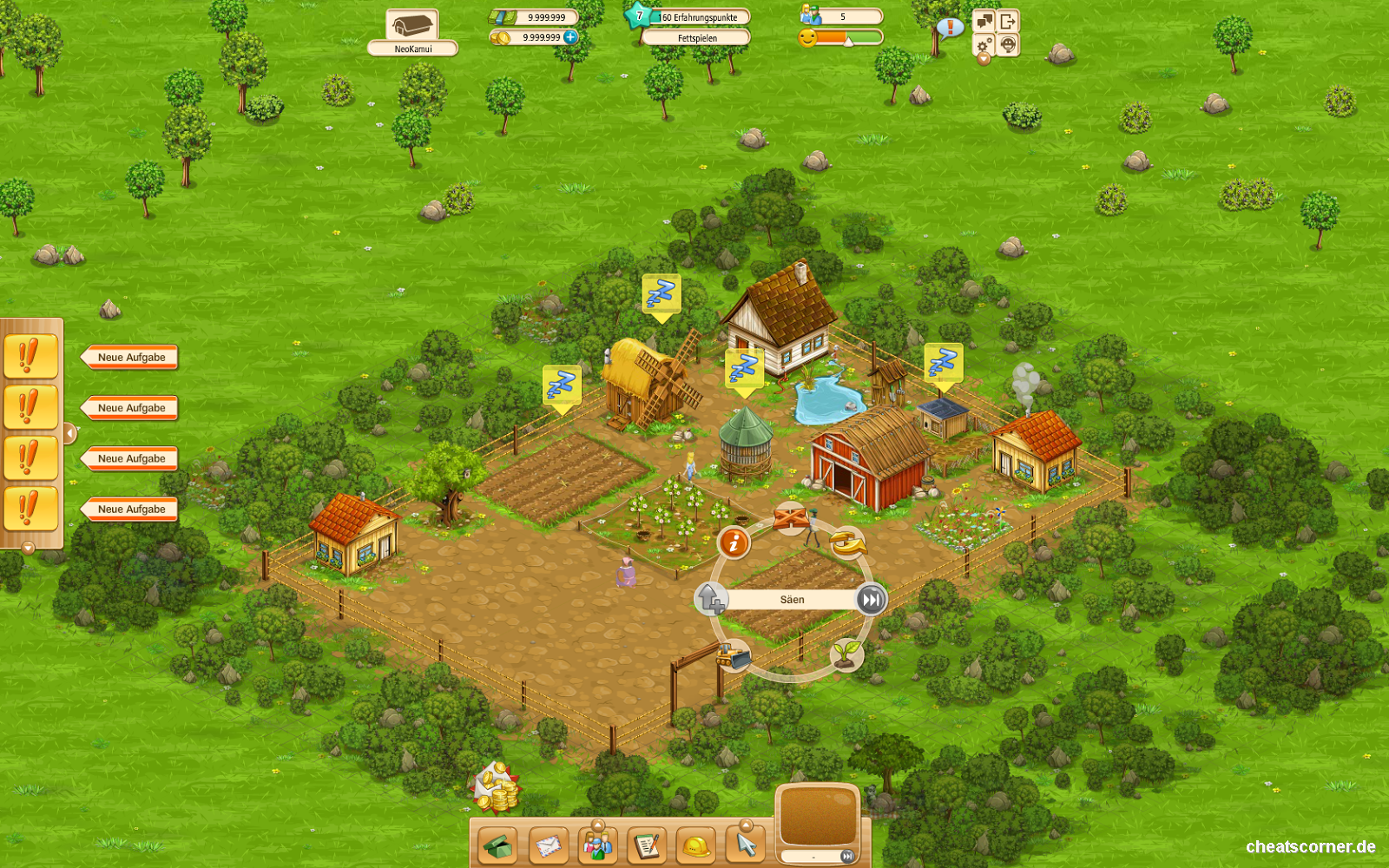Open the green gift box icon

point(497,846)
